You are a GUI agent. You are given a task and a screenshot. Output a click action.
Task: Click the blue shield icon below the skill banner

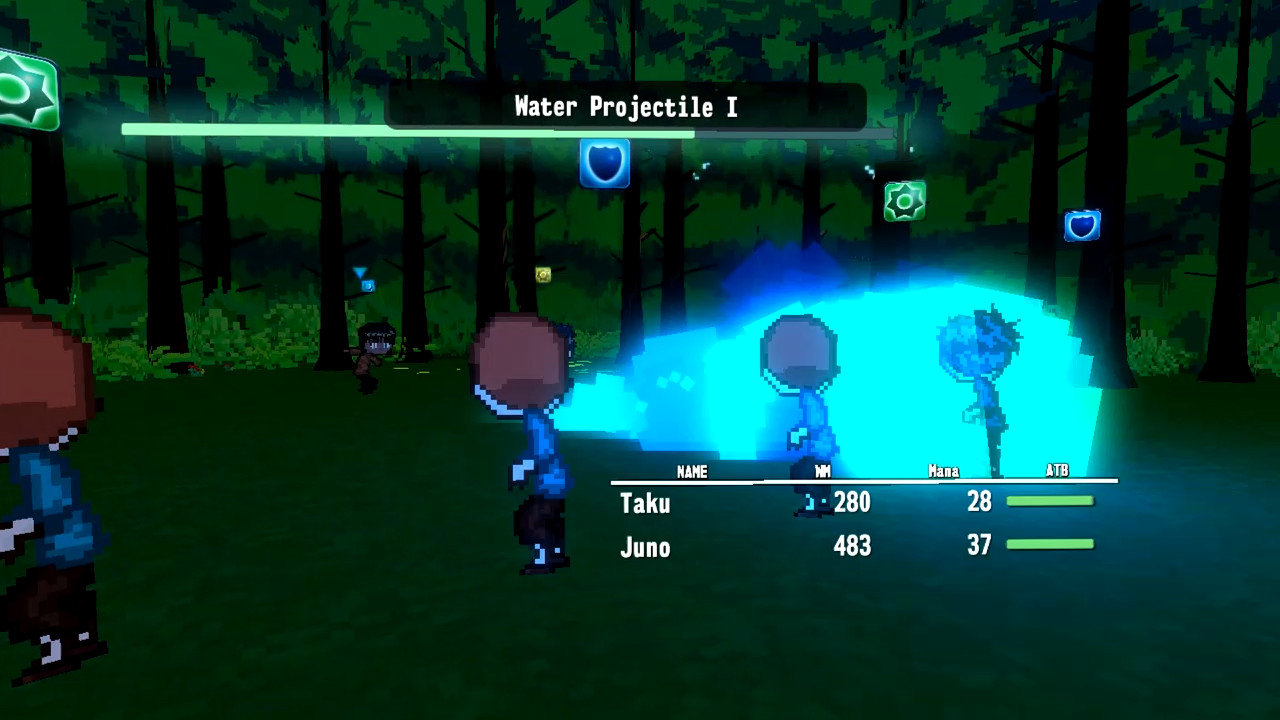click(604, 163)
